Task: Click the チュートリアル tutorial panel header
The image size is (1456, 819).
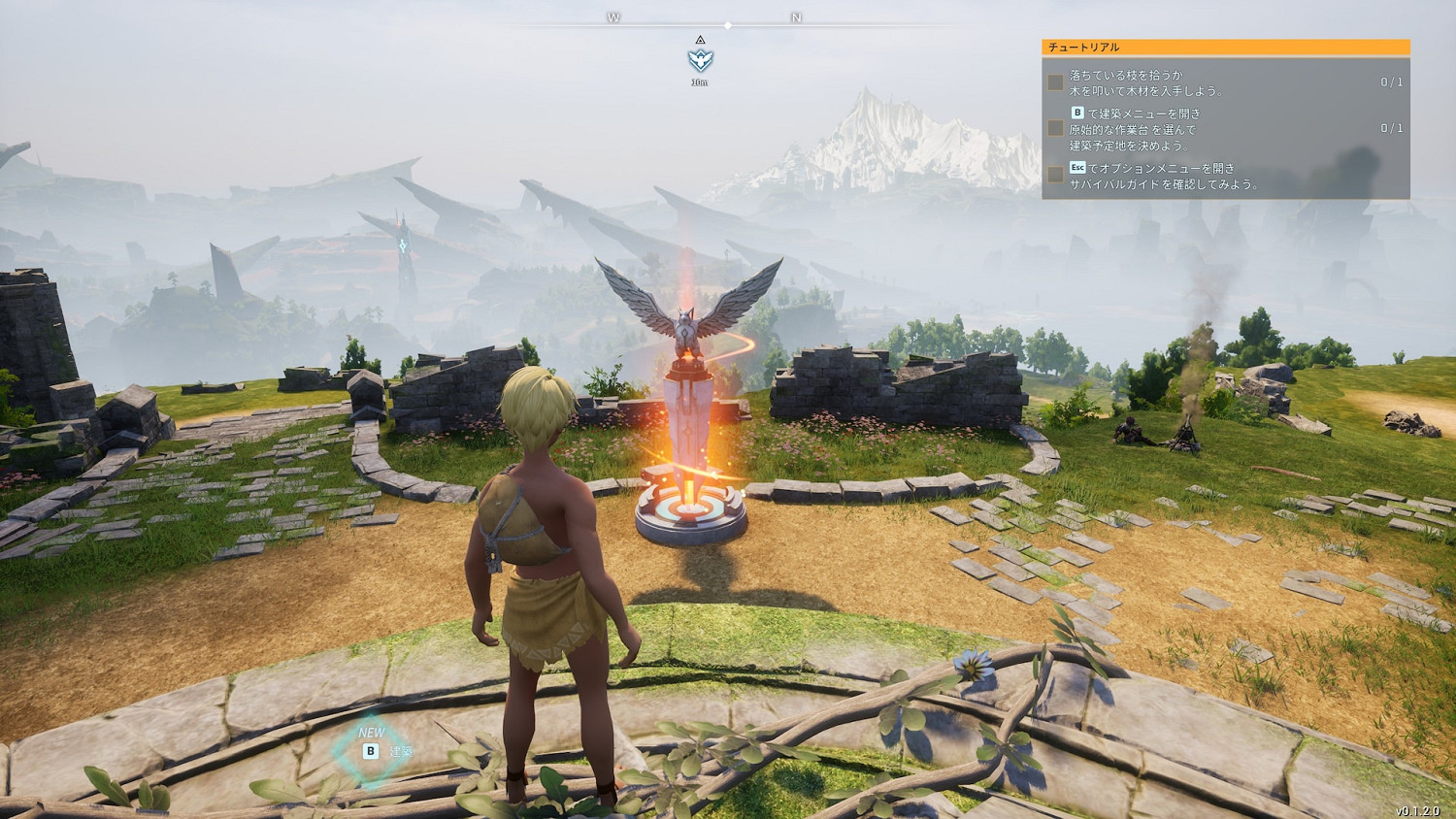Action: point(1225,47)
